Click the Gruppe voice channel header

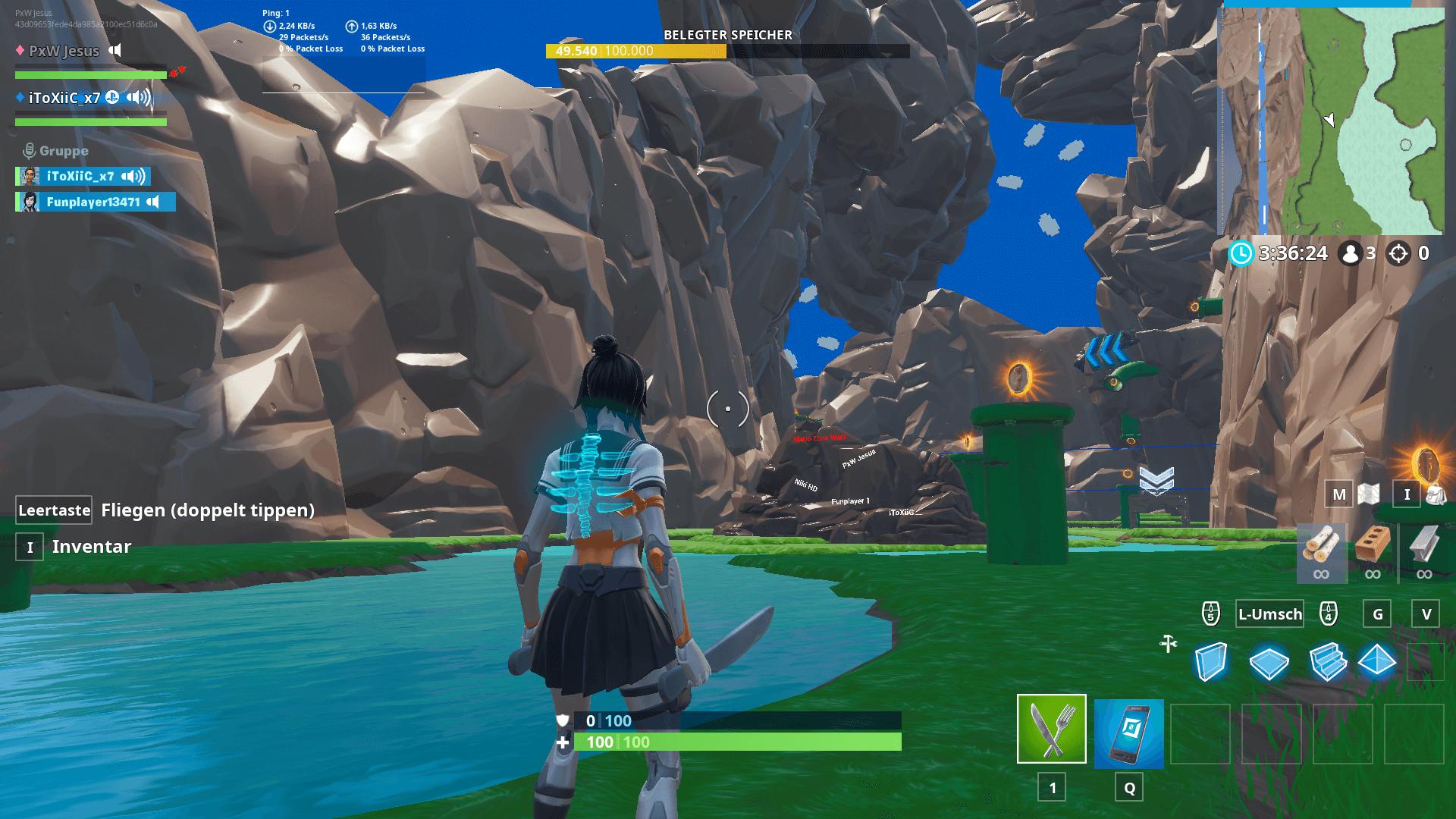(x=56, y=151)
